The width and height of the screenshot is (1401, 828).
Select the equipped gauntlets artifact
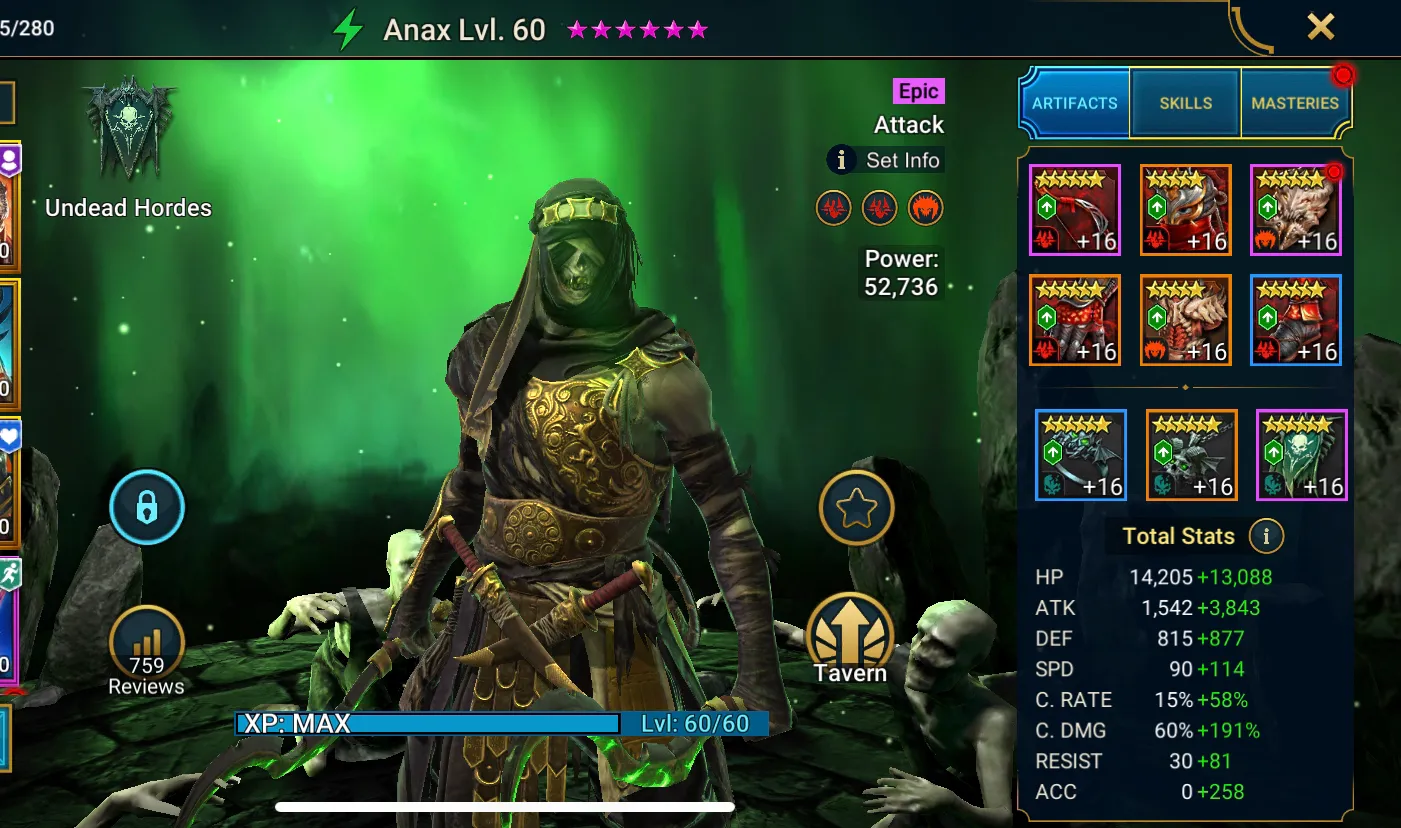click(x=1075, y=320)
